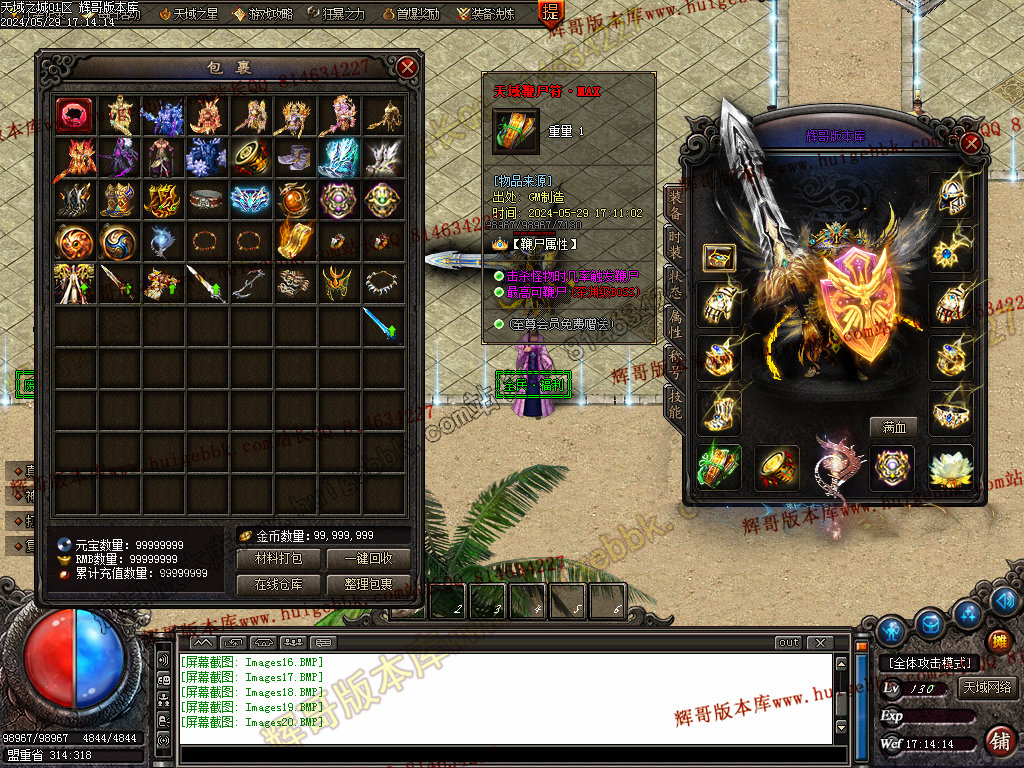The width and height of the screenshot is (1024, 768).
Task: Open the 首爆奖励 first-drop rewards menu
Action: pos(410,14)
